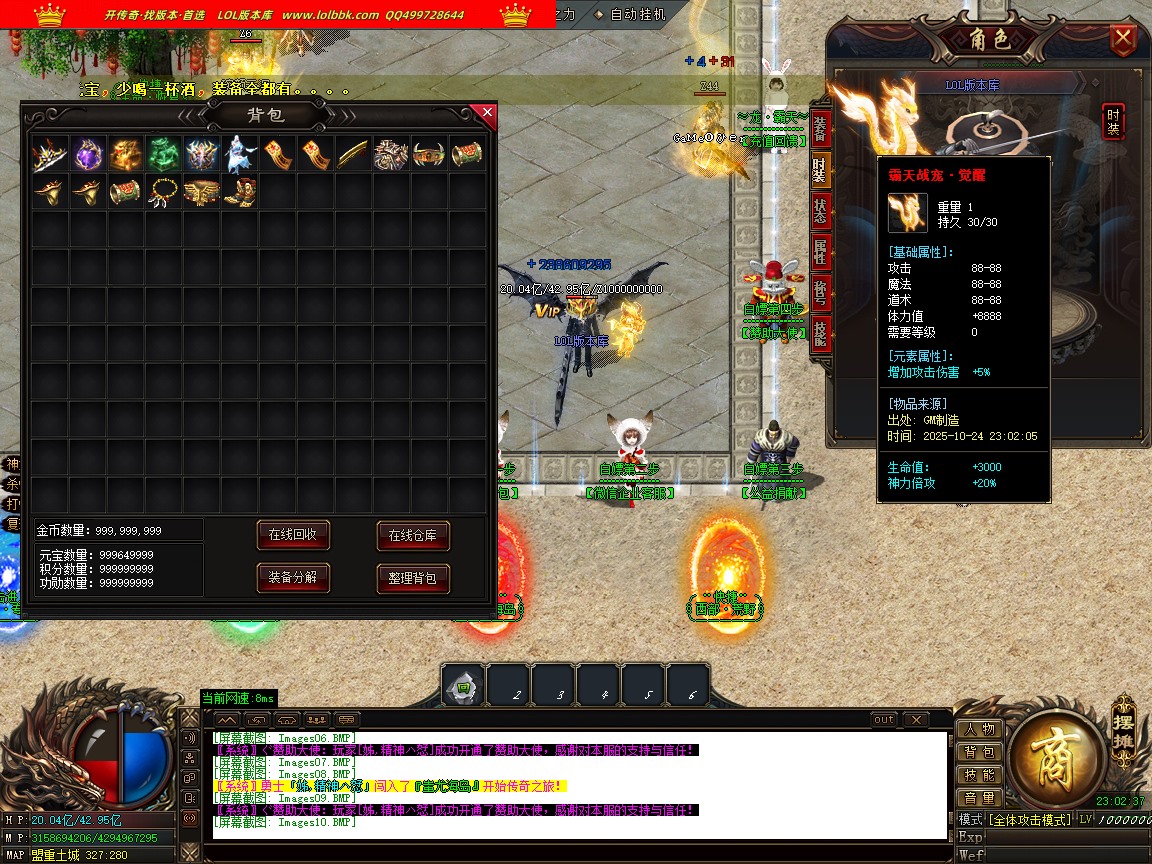
Task: Select the bead necklace item in backpack
Action: 163,191
